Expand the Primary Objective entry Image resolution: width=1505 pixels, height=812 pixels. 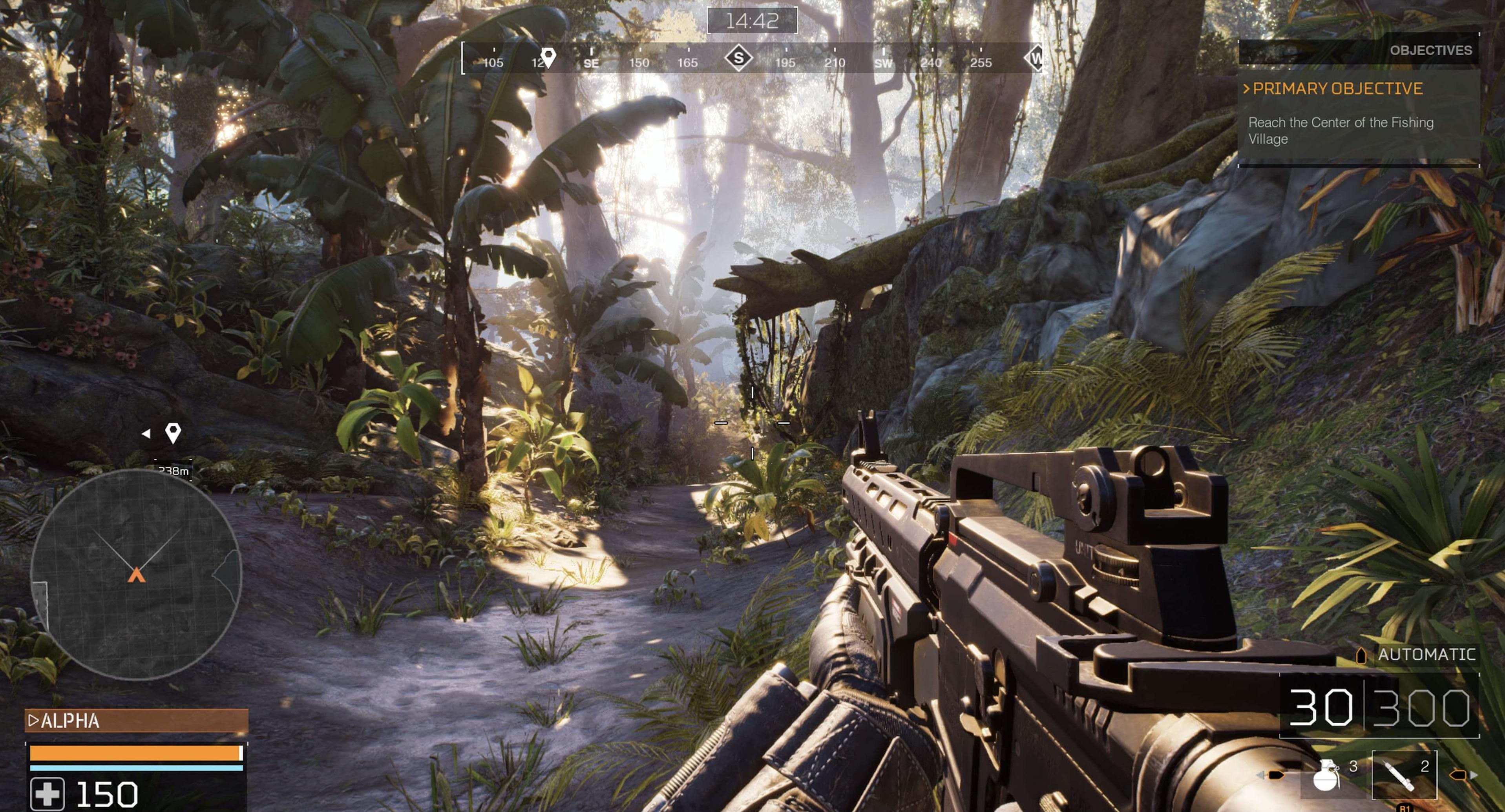[1337, 89]
